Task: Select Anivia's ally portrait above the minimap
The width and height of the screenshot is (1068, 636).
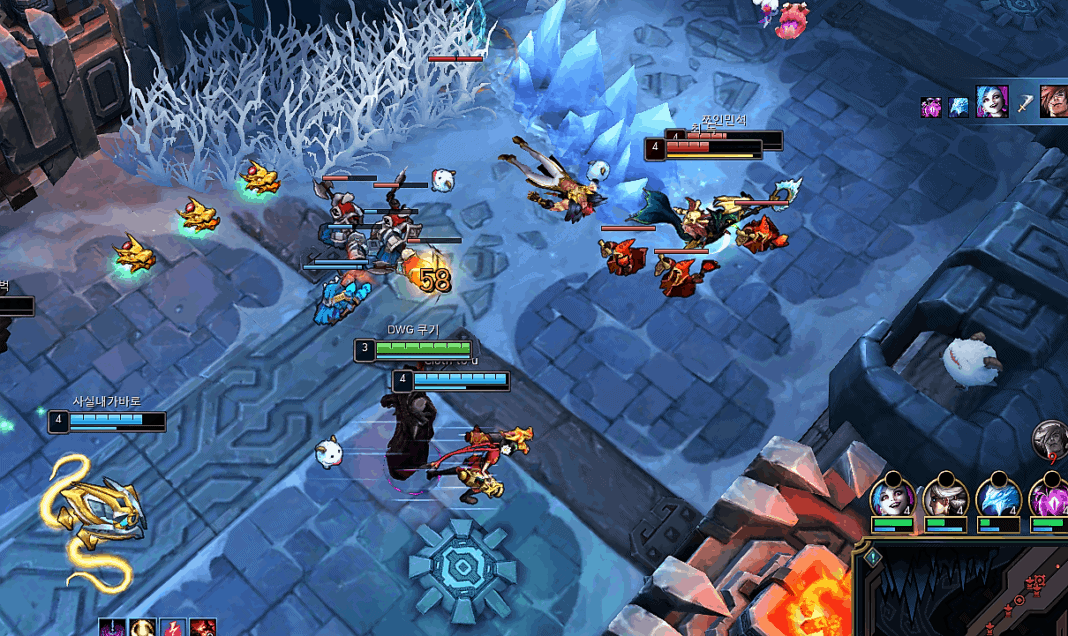Action: 998,496
